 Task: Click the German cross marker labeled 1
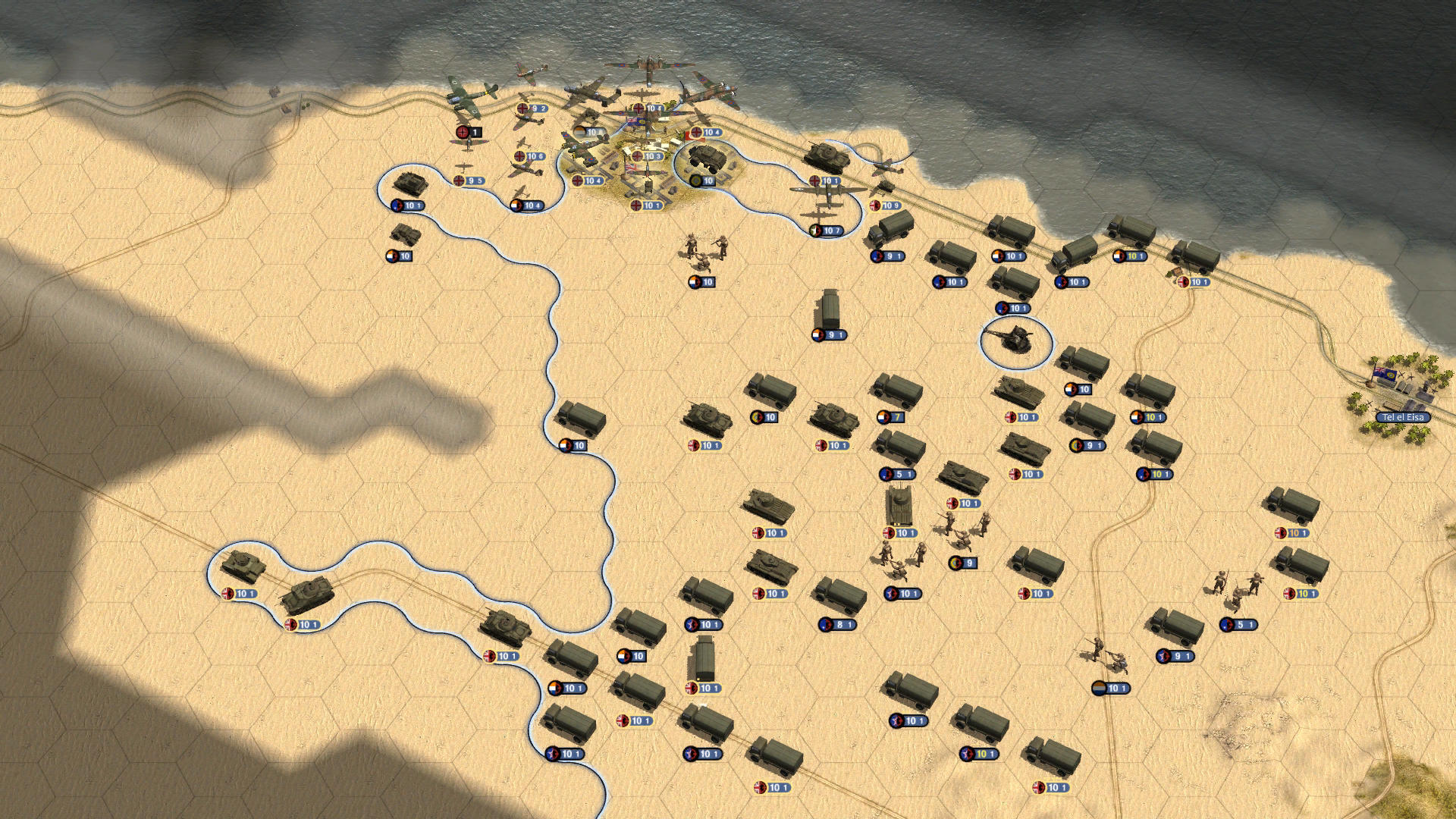[x=466, y=131]
